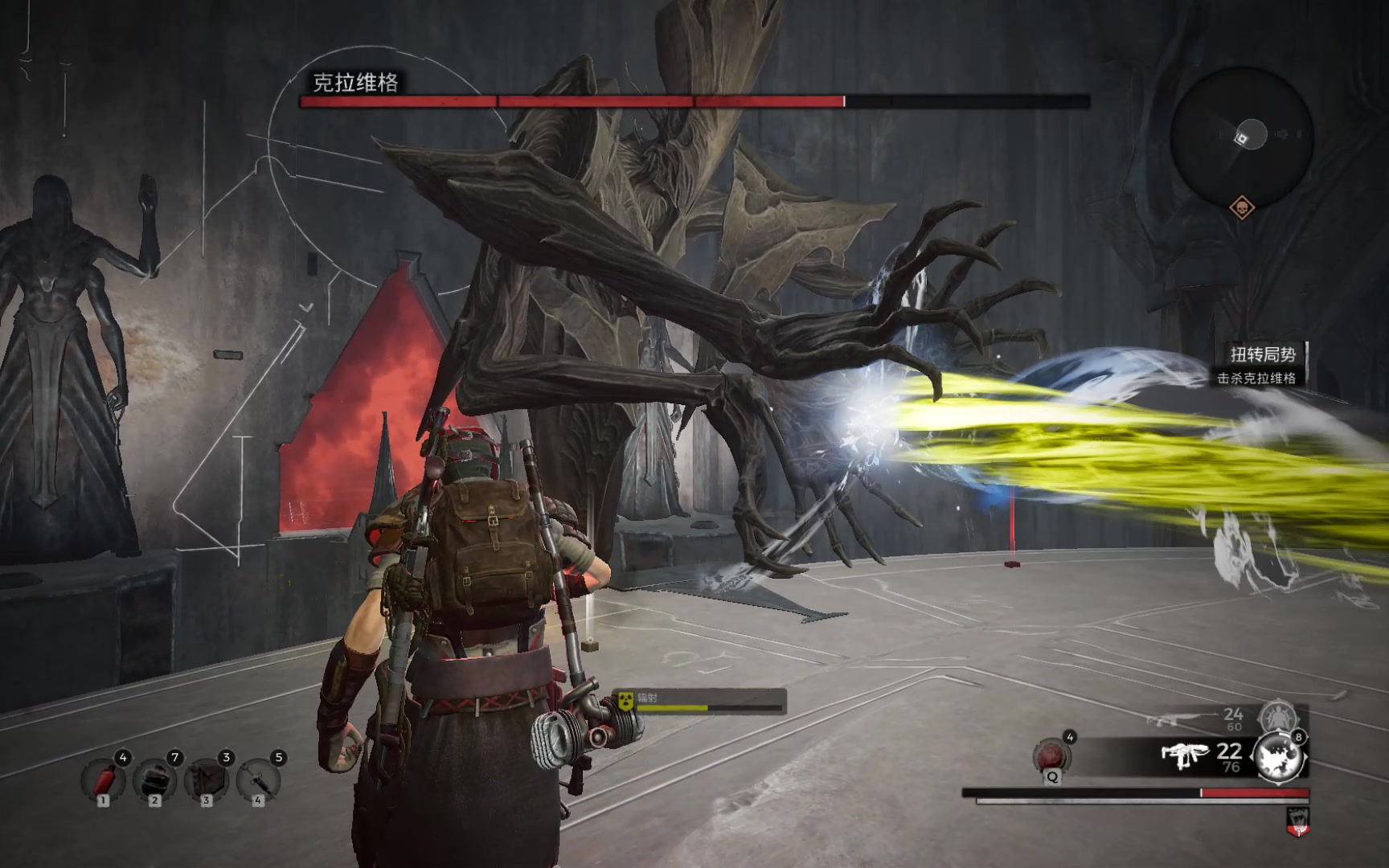Click the skull boss marker on minimap

click(x=1242, y=208)
